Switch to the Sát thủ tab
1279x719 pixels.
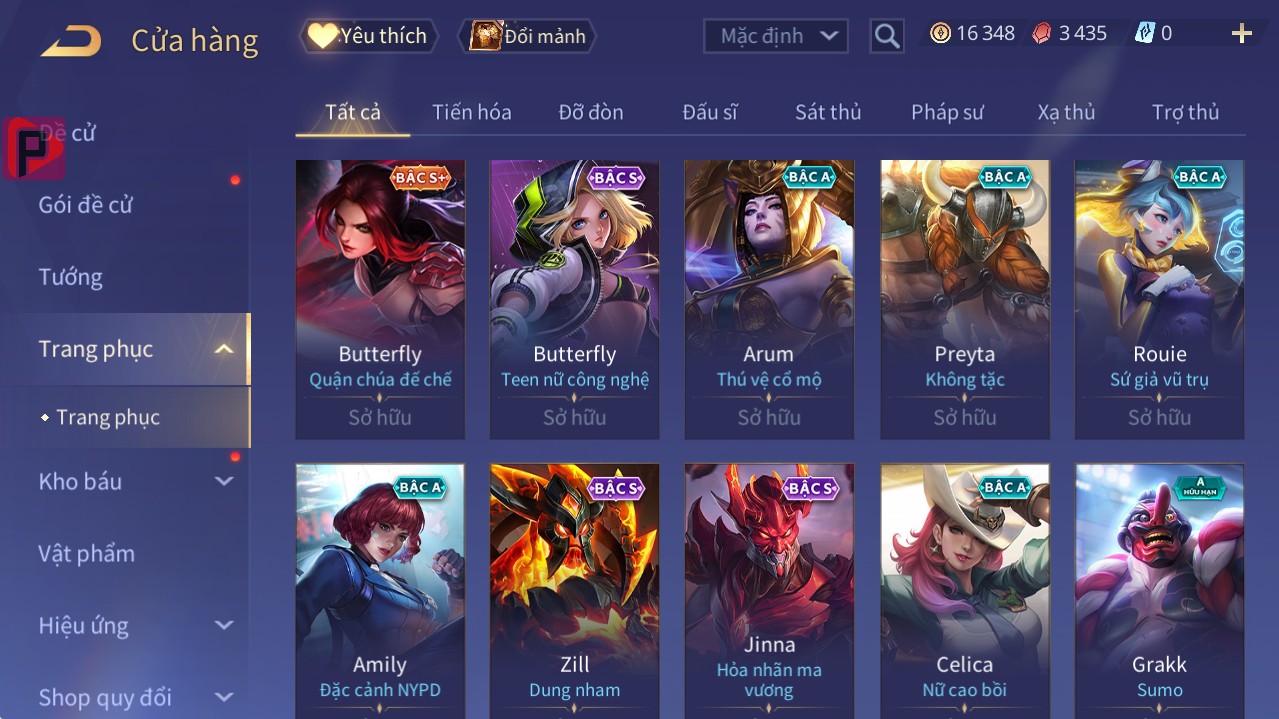[x=827, y=112]
